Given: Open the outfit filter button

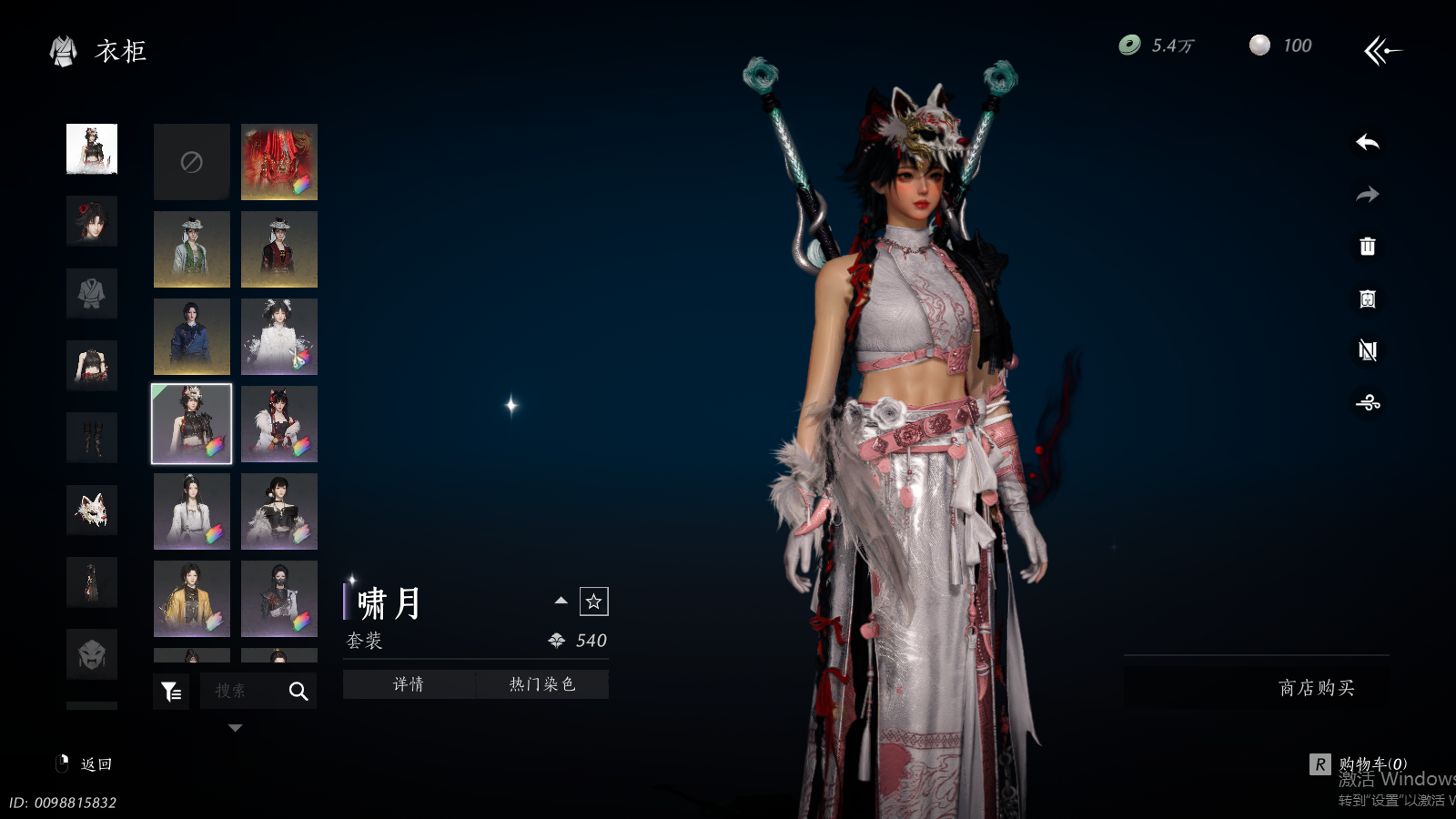Looking at the screenshot, I should click(x=171, y=692).
